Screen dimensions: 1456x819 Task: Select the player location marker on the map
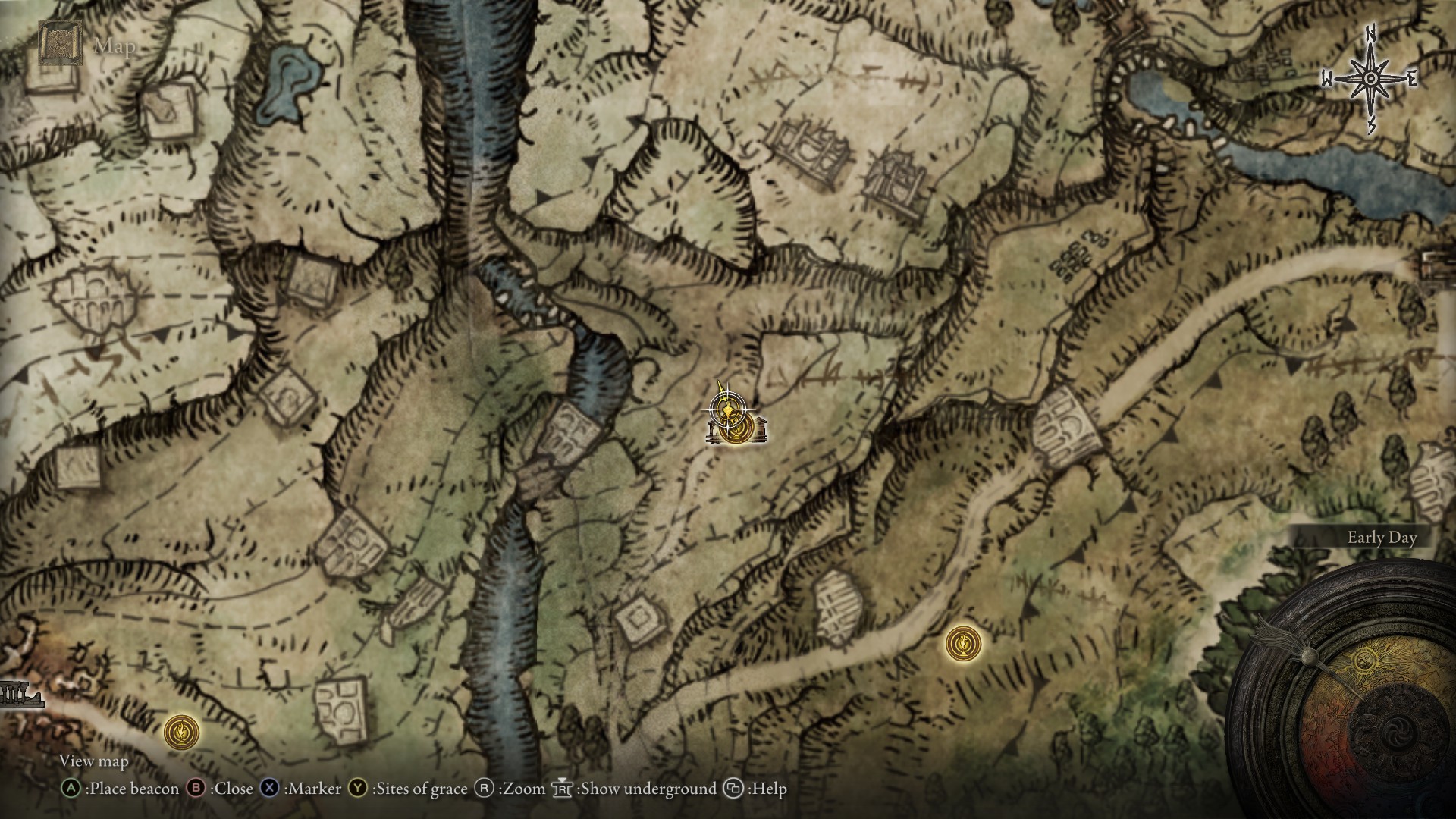726,409
